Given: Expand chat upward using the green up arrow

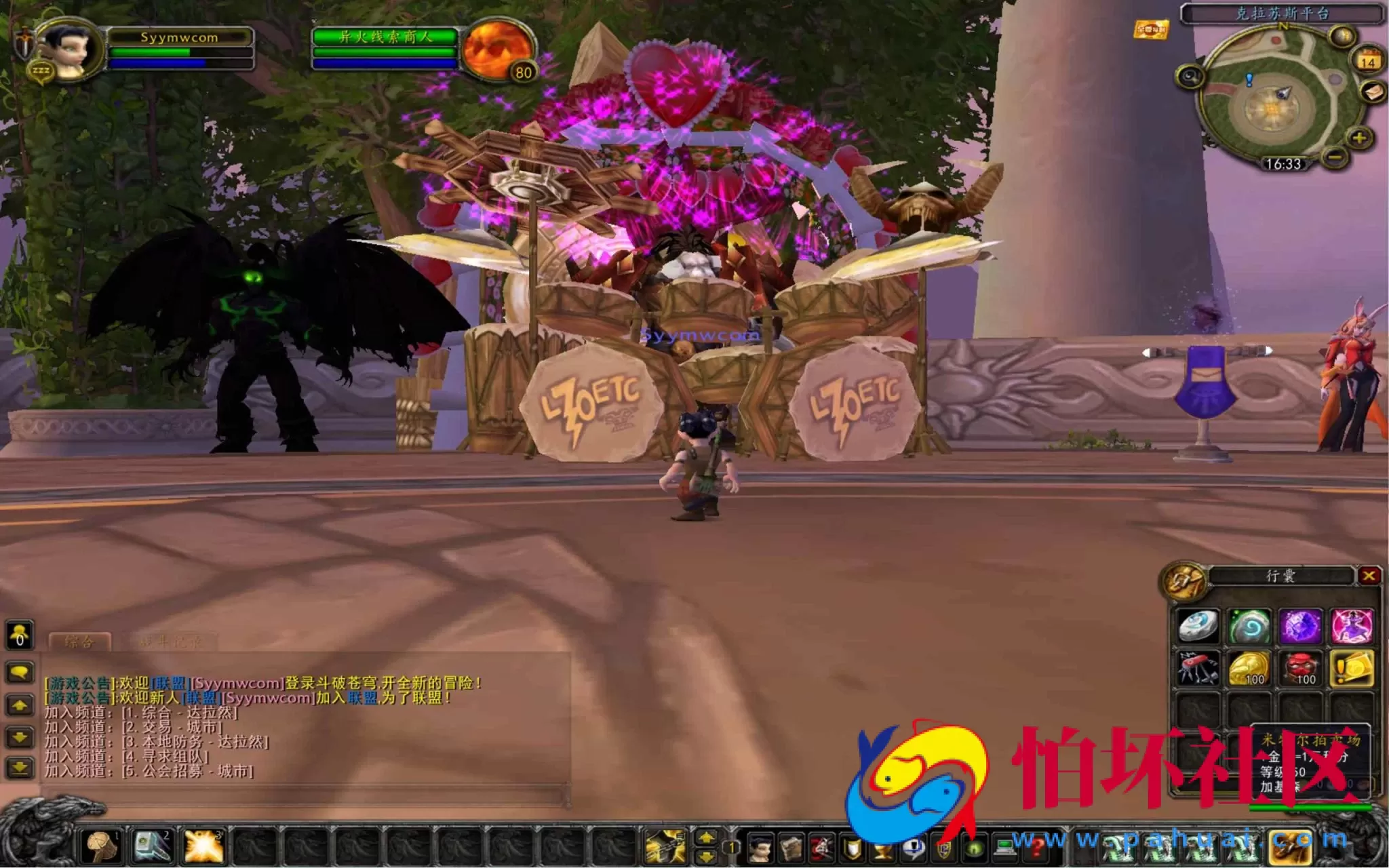Looking at the screenshot, I should click(19, 705).
